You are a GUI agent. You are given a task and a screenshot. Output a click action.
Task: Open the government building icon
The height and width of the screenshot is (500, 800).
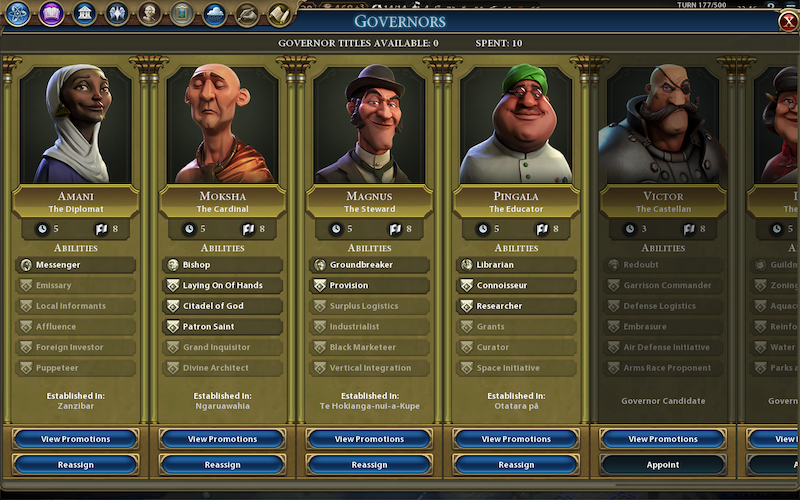tap(85, 14)
